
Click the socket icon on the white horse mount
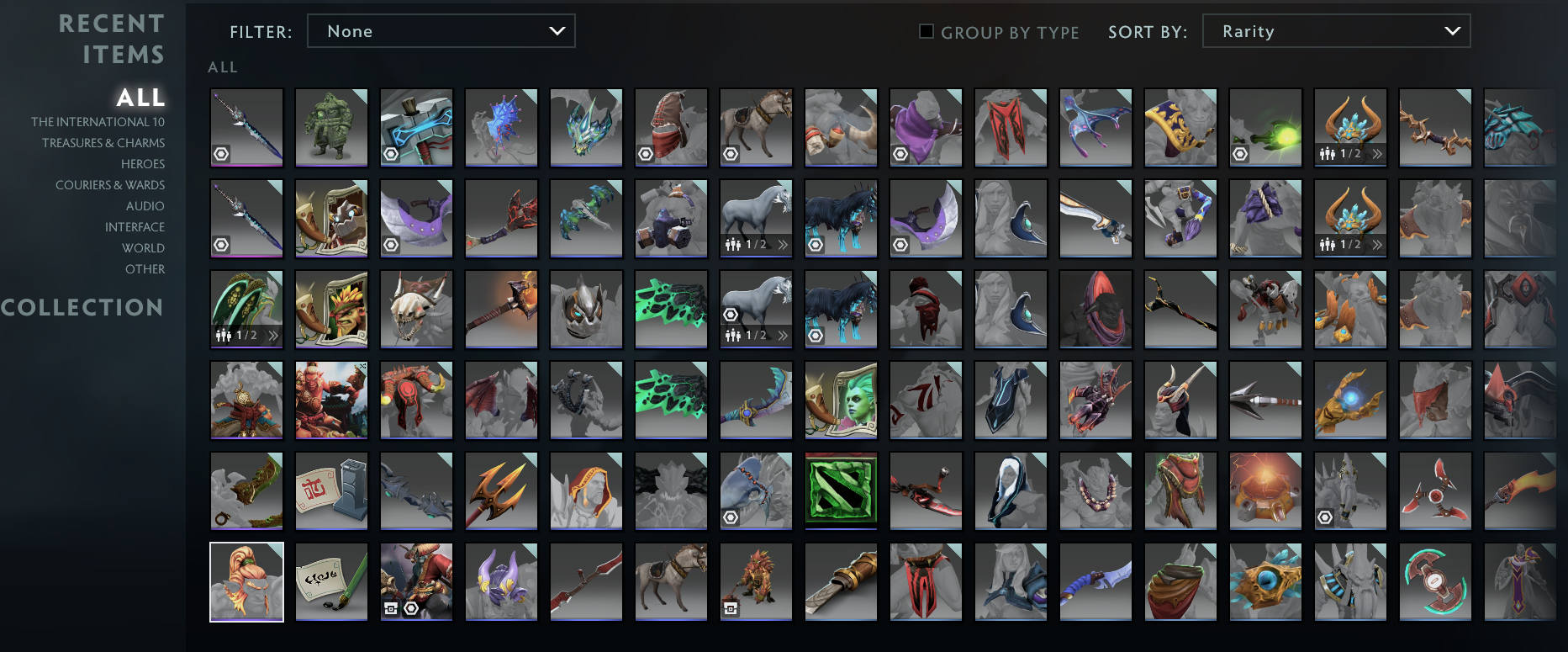730,313
